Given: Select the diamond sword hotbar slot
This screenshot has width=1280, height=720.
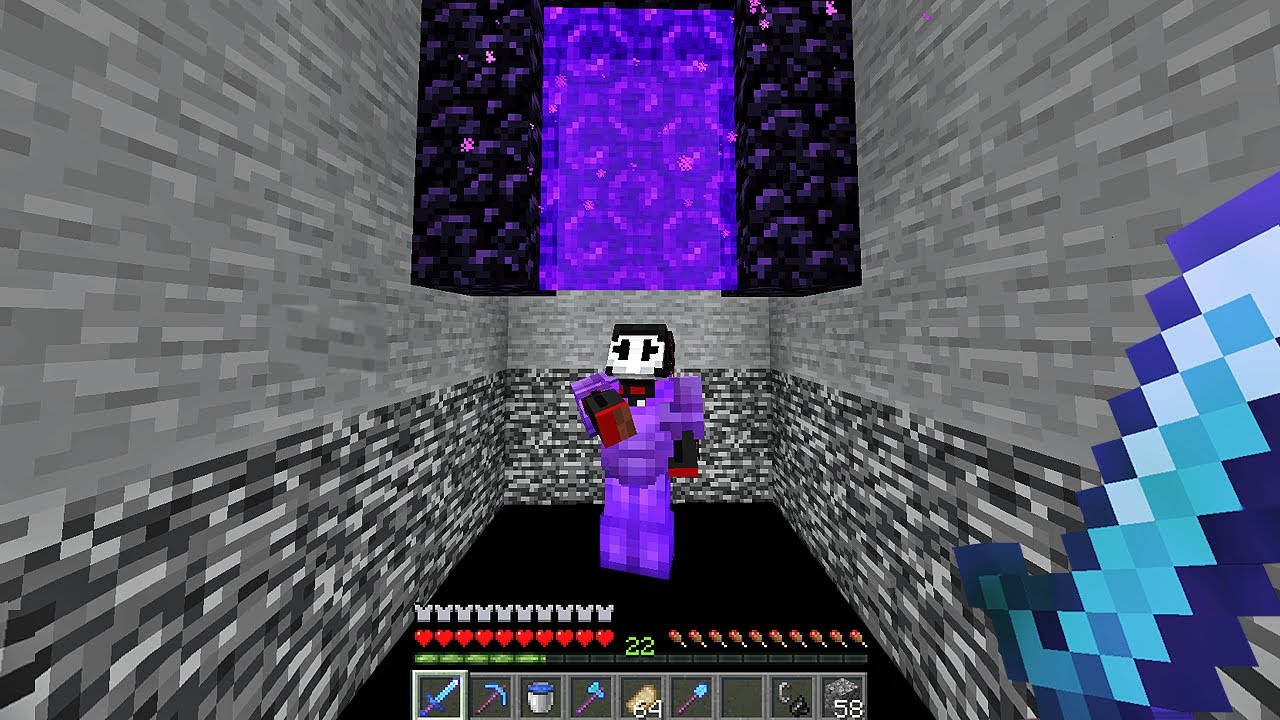Looking at the screenshot, I should pos(441,697).
